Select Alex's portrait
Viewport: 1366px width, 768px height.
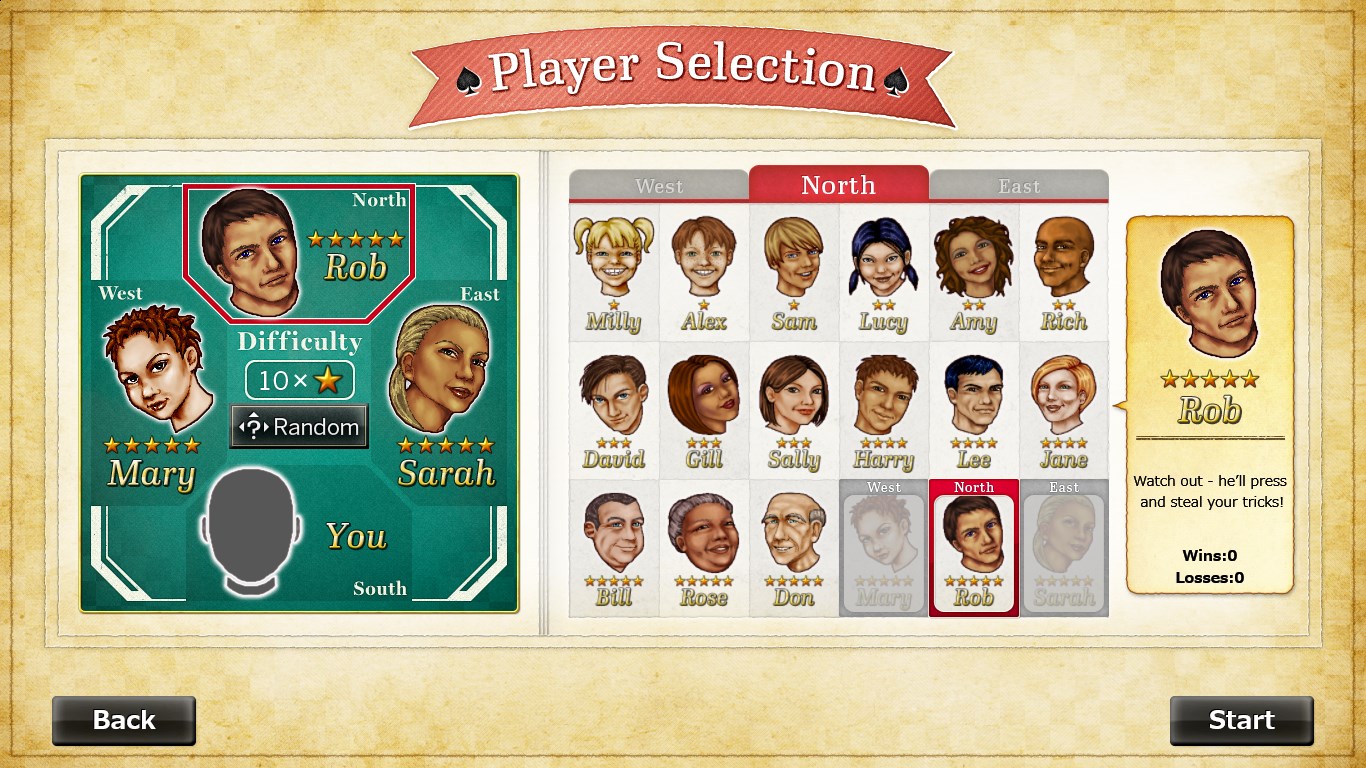click(x=704, y=270)
